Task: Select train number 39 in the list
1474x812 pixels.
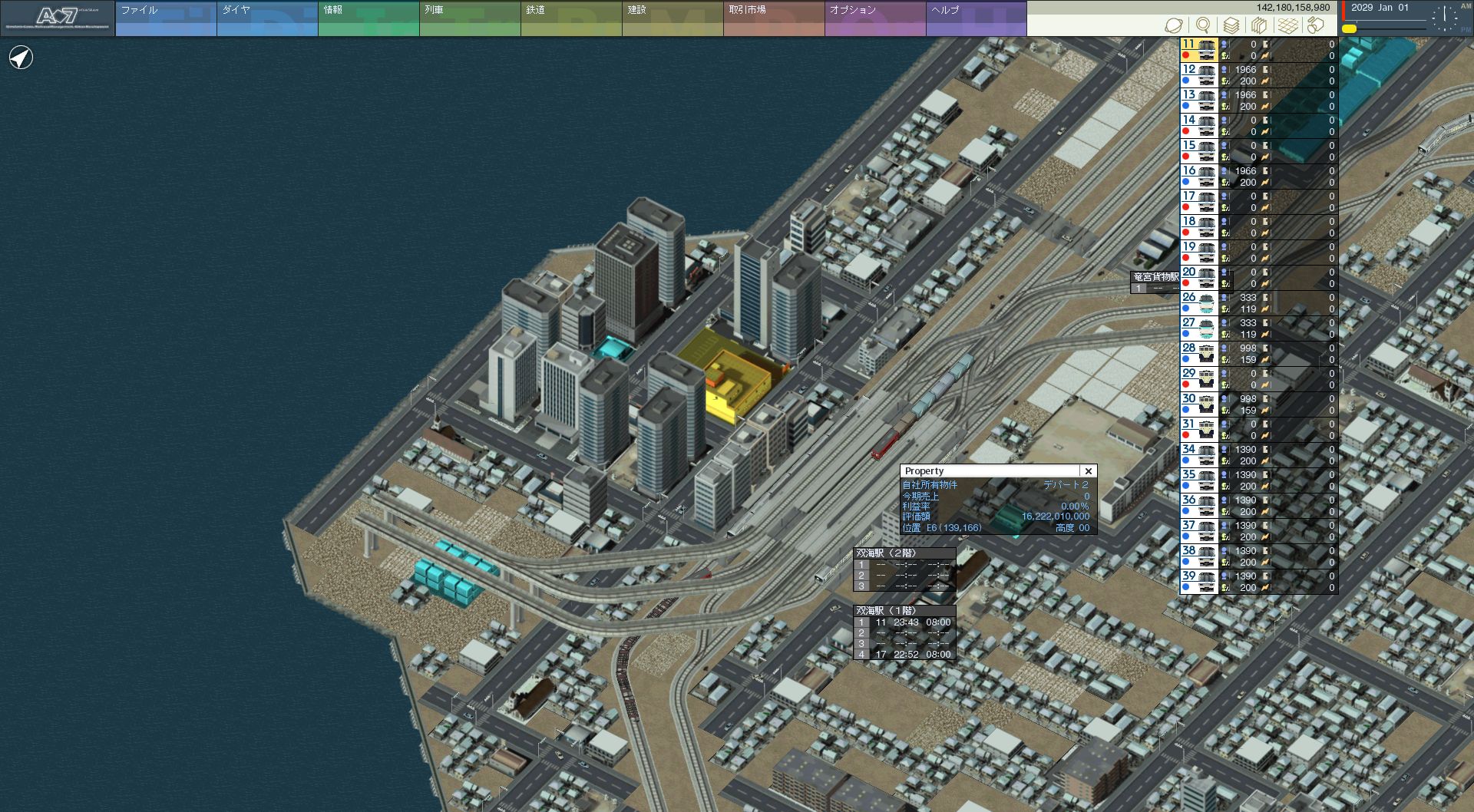Action: (1198, 582)
